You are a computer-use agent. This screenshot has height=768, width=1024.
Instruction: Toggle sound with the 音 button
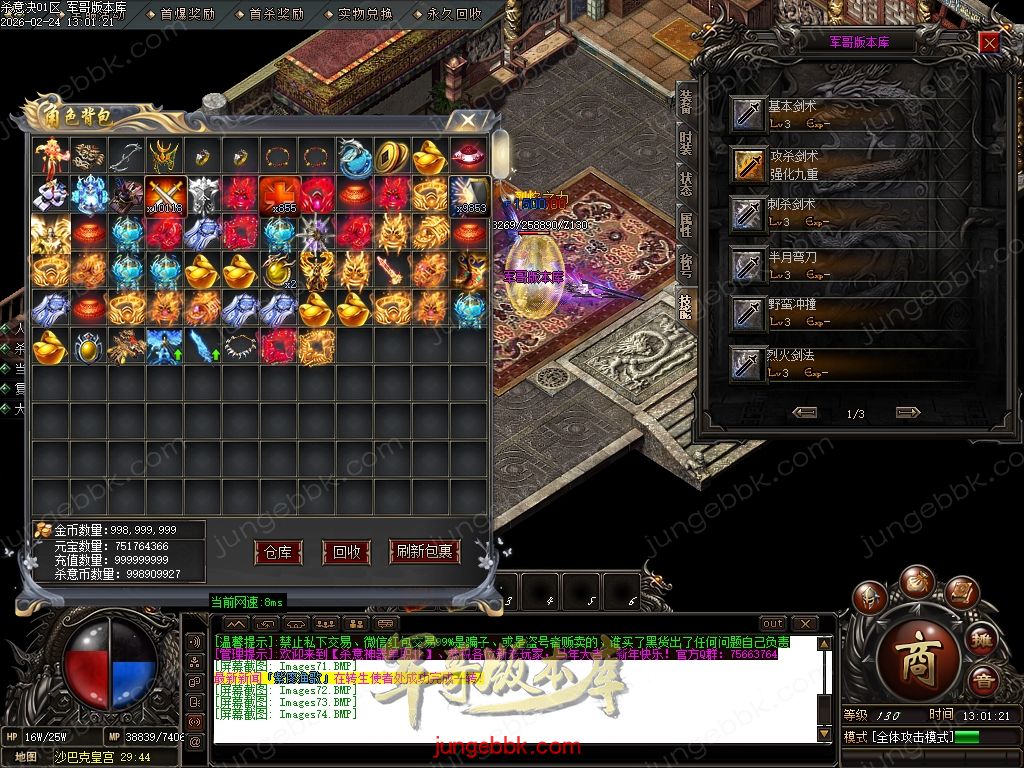pos(984,680)
